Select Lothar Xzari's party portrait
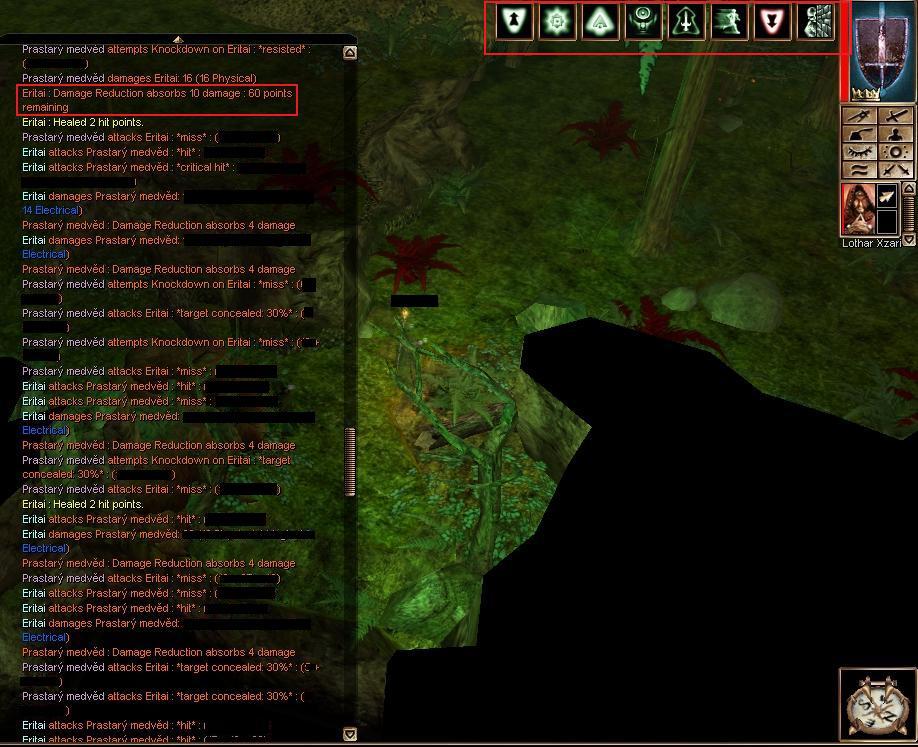 [x=858, y=210]
